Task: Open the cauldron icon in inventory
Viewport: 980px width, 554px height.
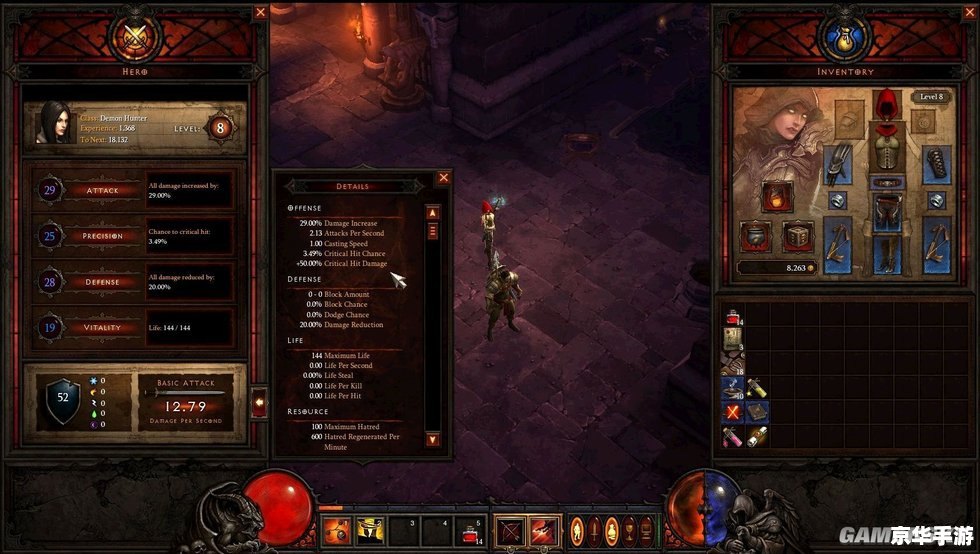Action: (756, 236)
